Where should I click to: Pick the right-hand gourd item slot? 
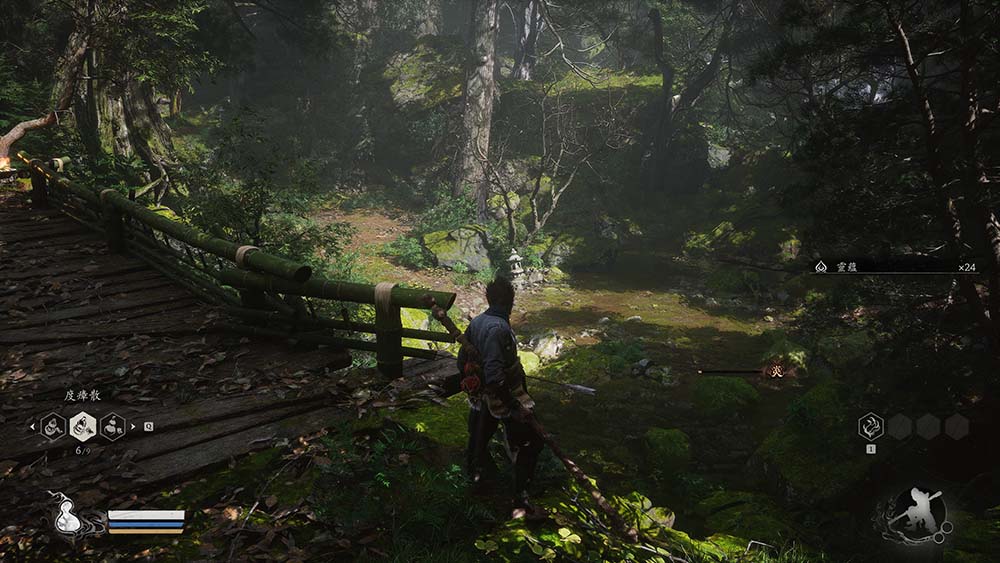pyautogui.click(x=113, y=427)
